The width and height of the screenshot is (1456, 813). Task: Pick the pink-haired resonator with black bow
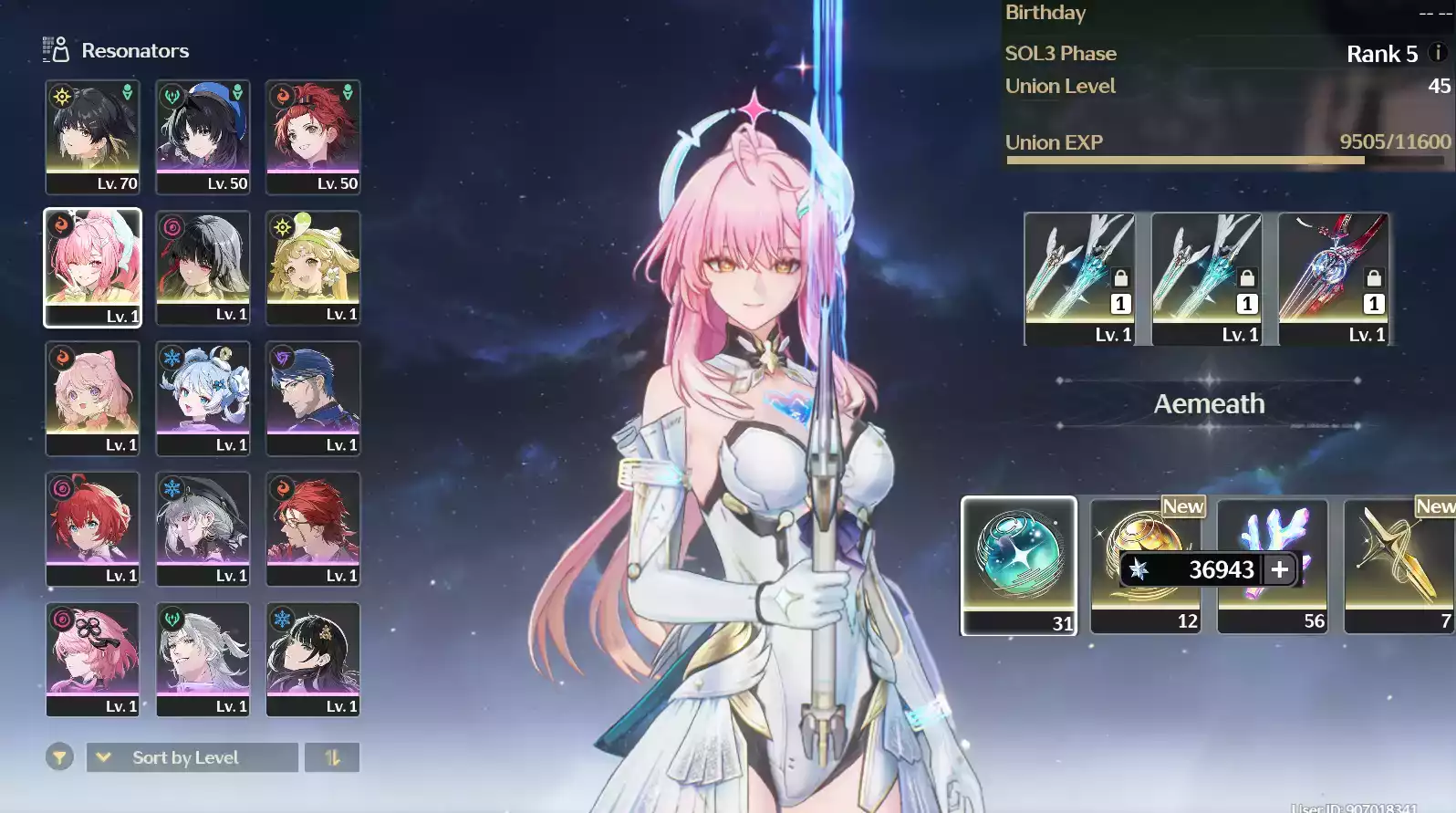92,658
